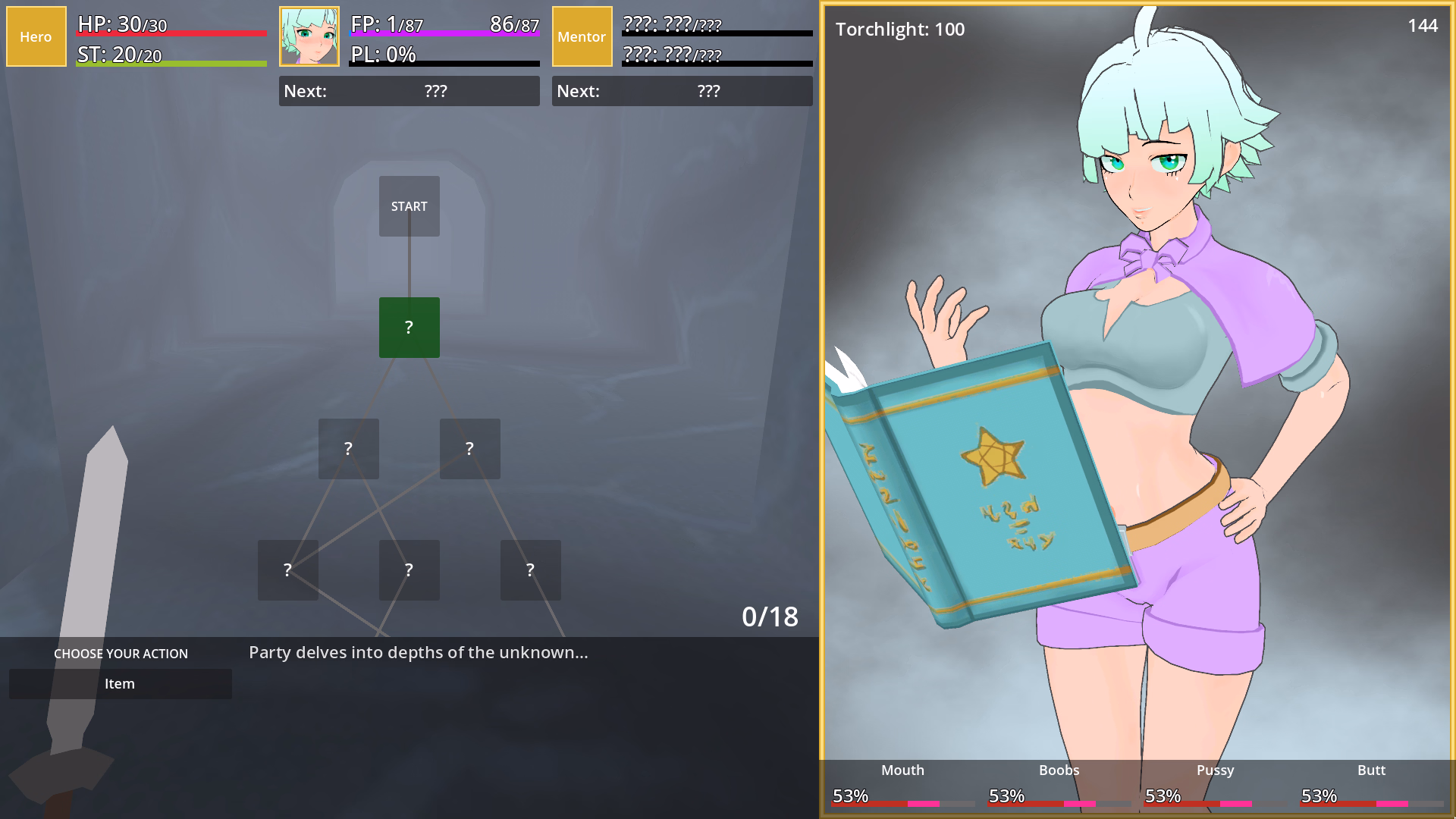Click the Mouth stat tab
1456x819 pixels.
(902, 770)
